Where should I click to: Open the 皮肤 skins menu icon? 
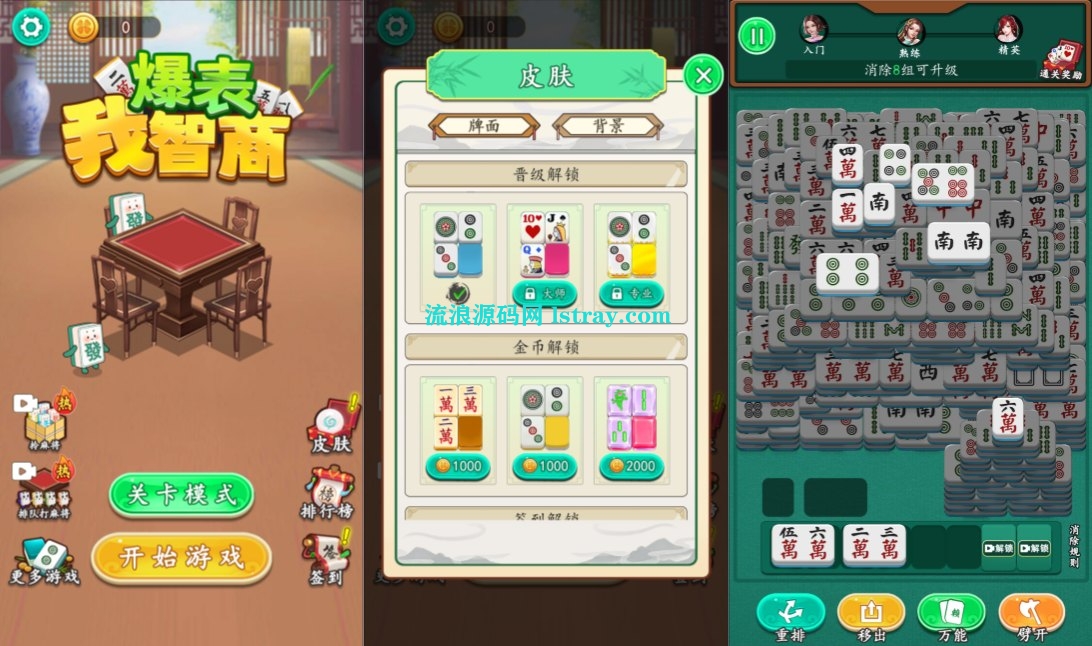[333, 427]
